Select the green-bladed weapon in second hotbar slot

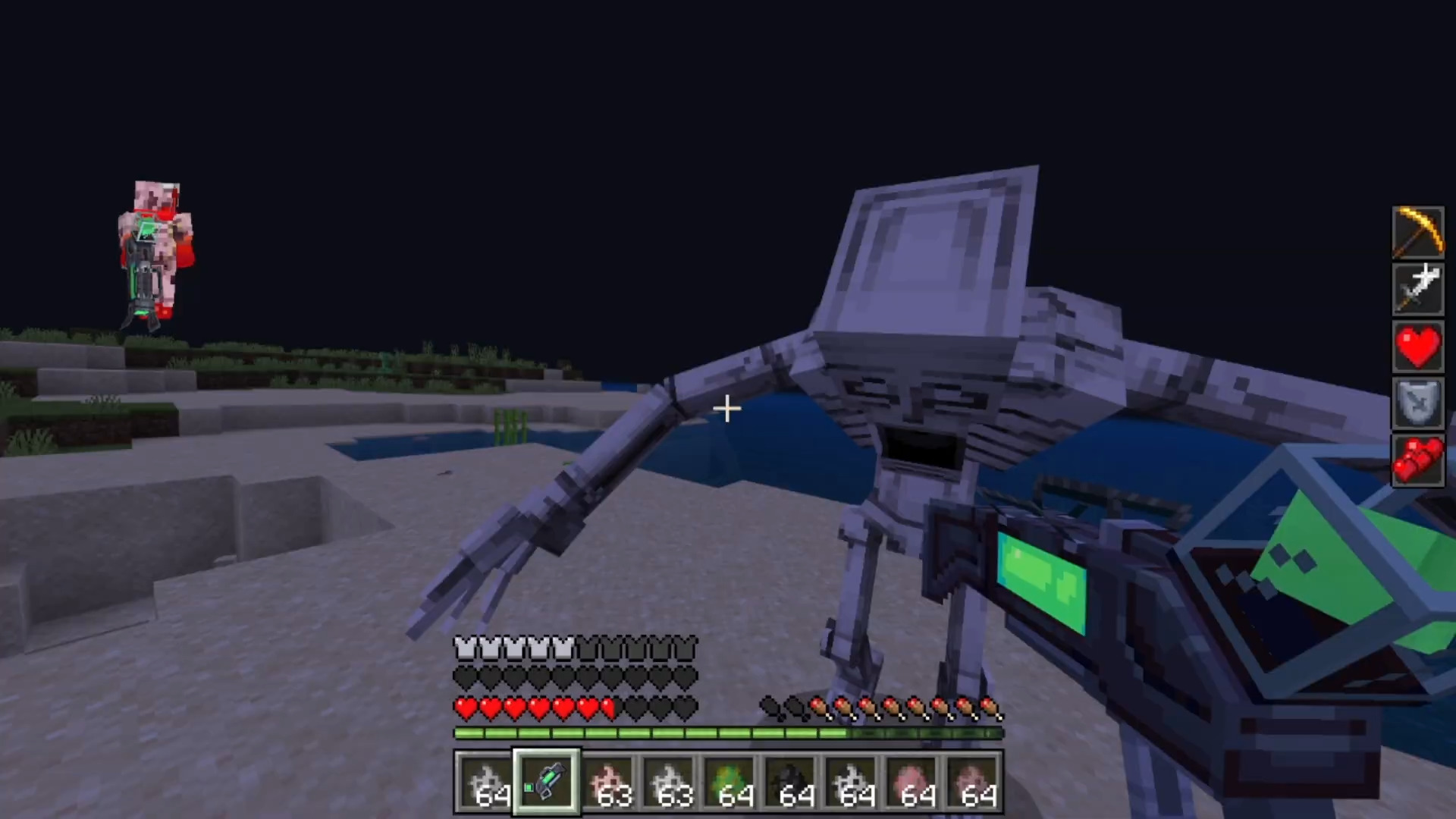click(546, 781)
